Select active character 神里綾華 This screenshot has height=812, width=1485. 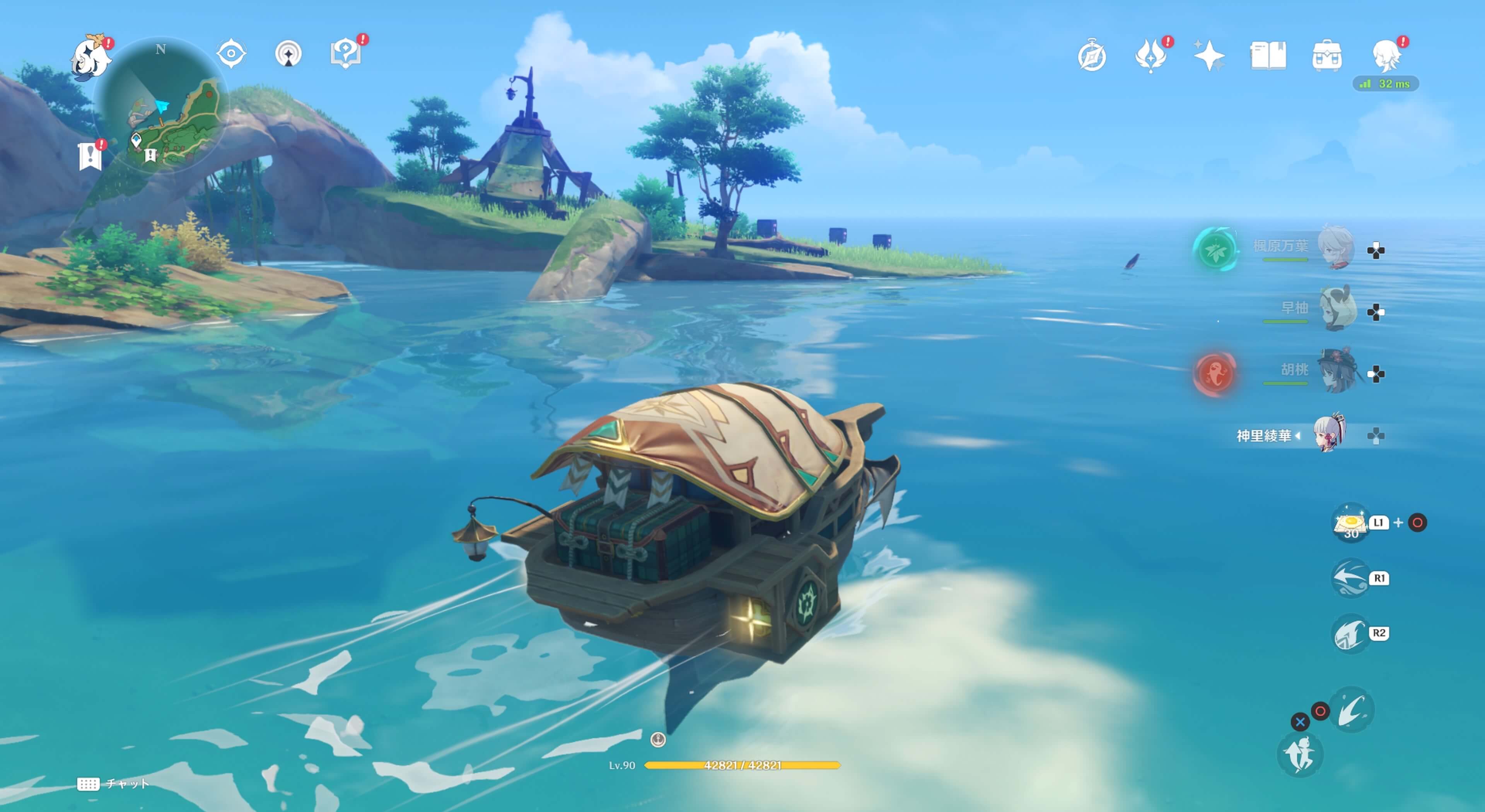[1329, 433]
